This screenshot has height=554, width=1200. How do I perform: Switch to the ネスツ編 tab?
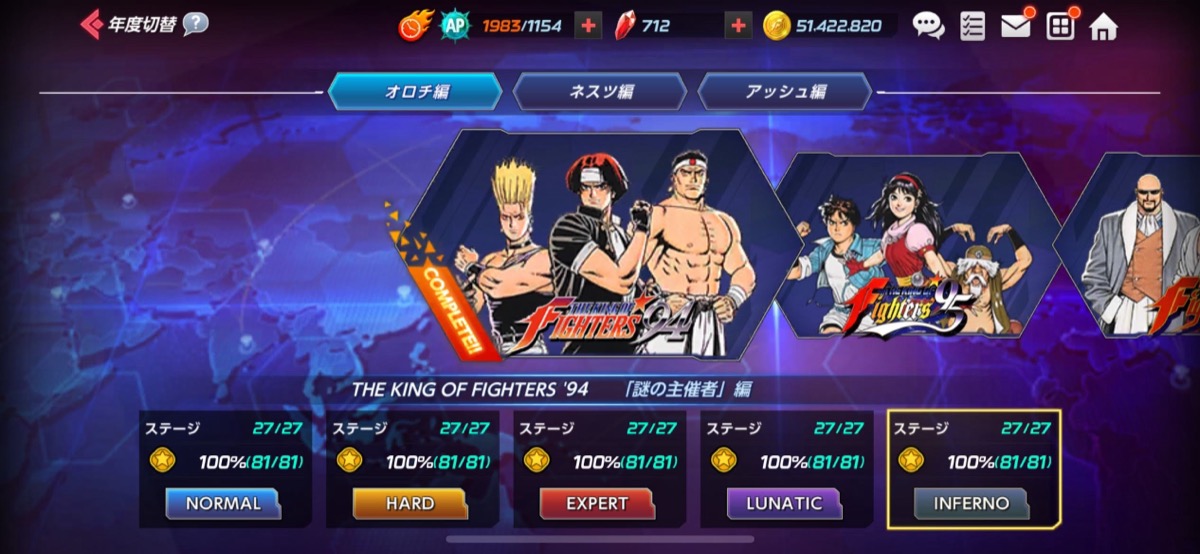coord(600,92)
